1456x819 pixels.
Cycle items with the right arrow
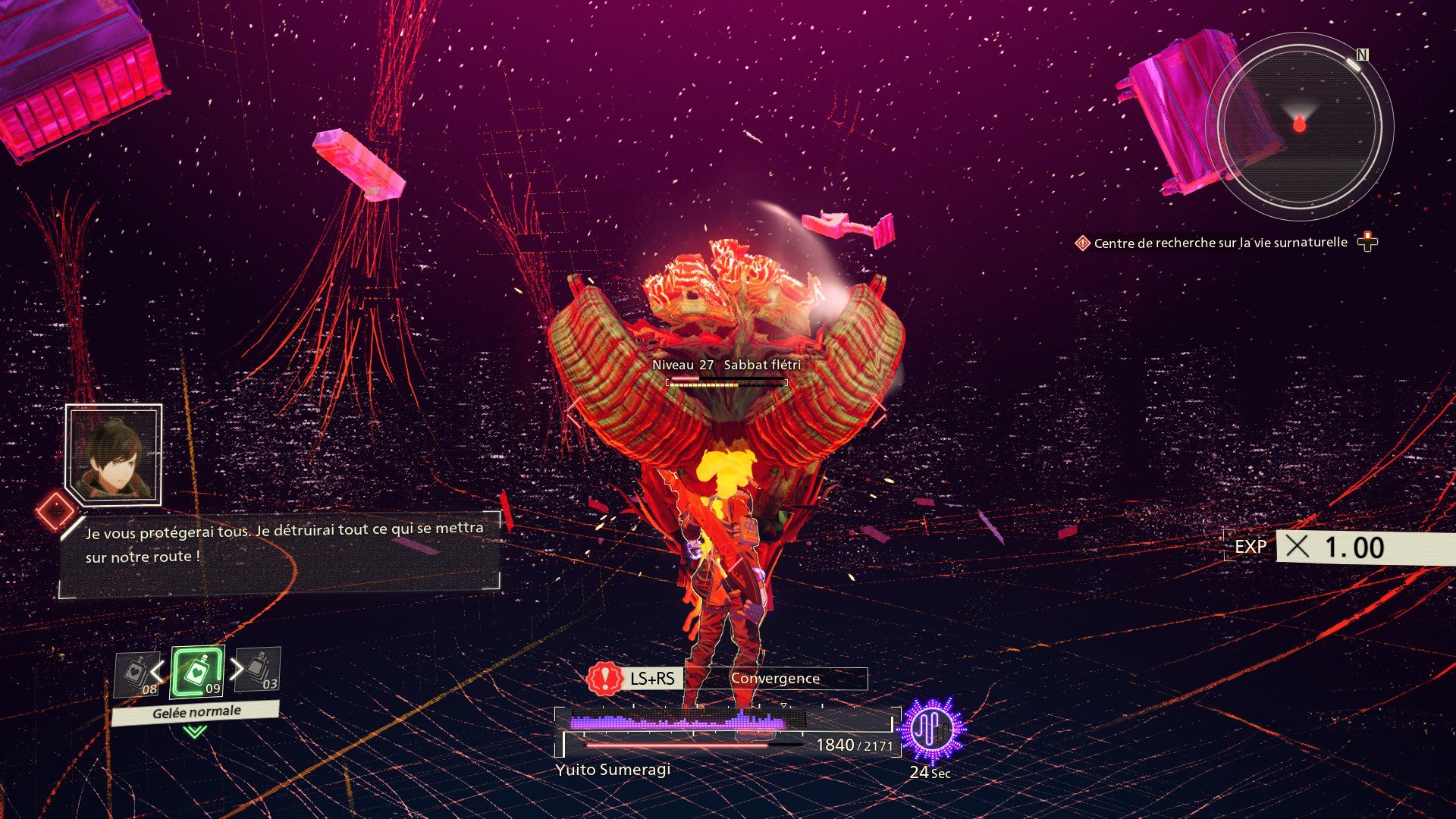(x=237, y=668)
